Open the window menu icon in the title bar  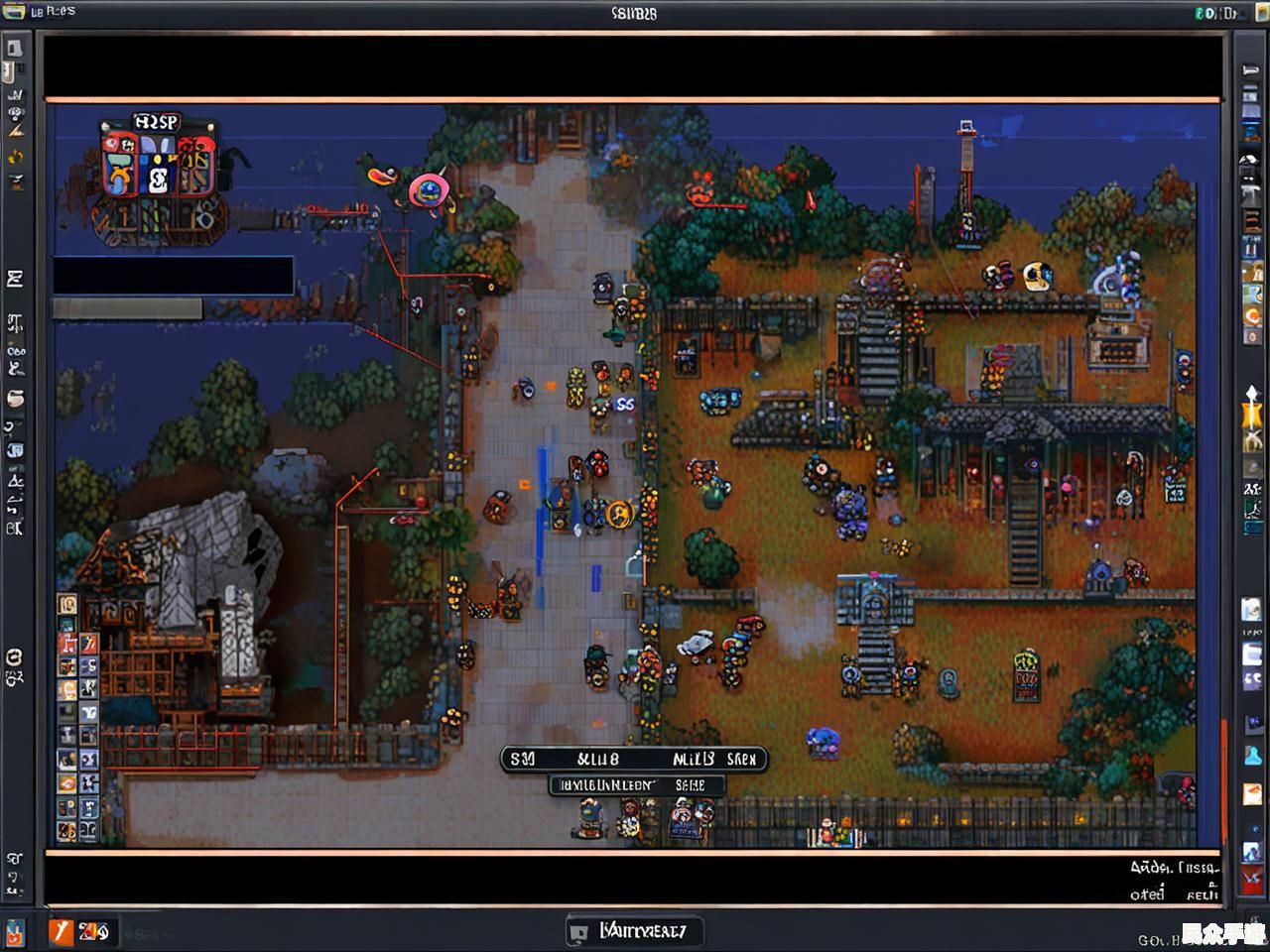pos(14,12)
